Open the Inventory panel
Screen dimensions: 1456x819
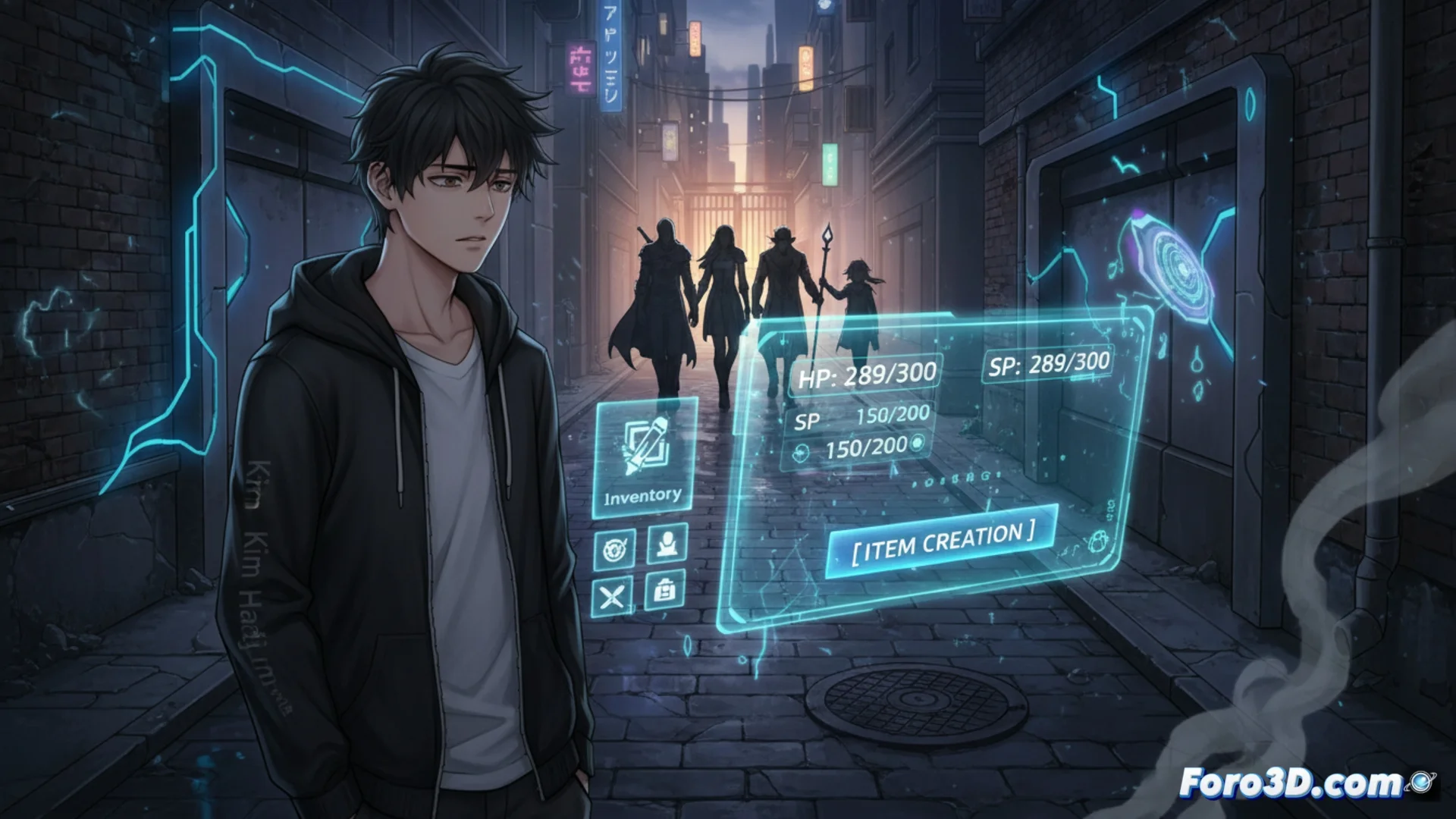point(645,457)
